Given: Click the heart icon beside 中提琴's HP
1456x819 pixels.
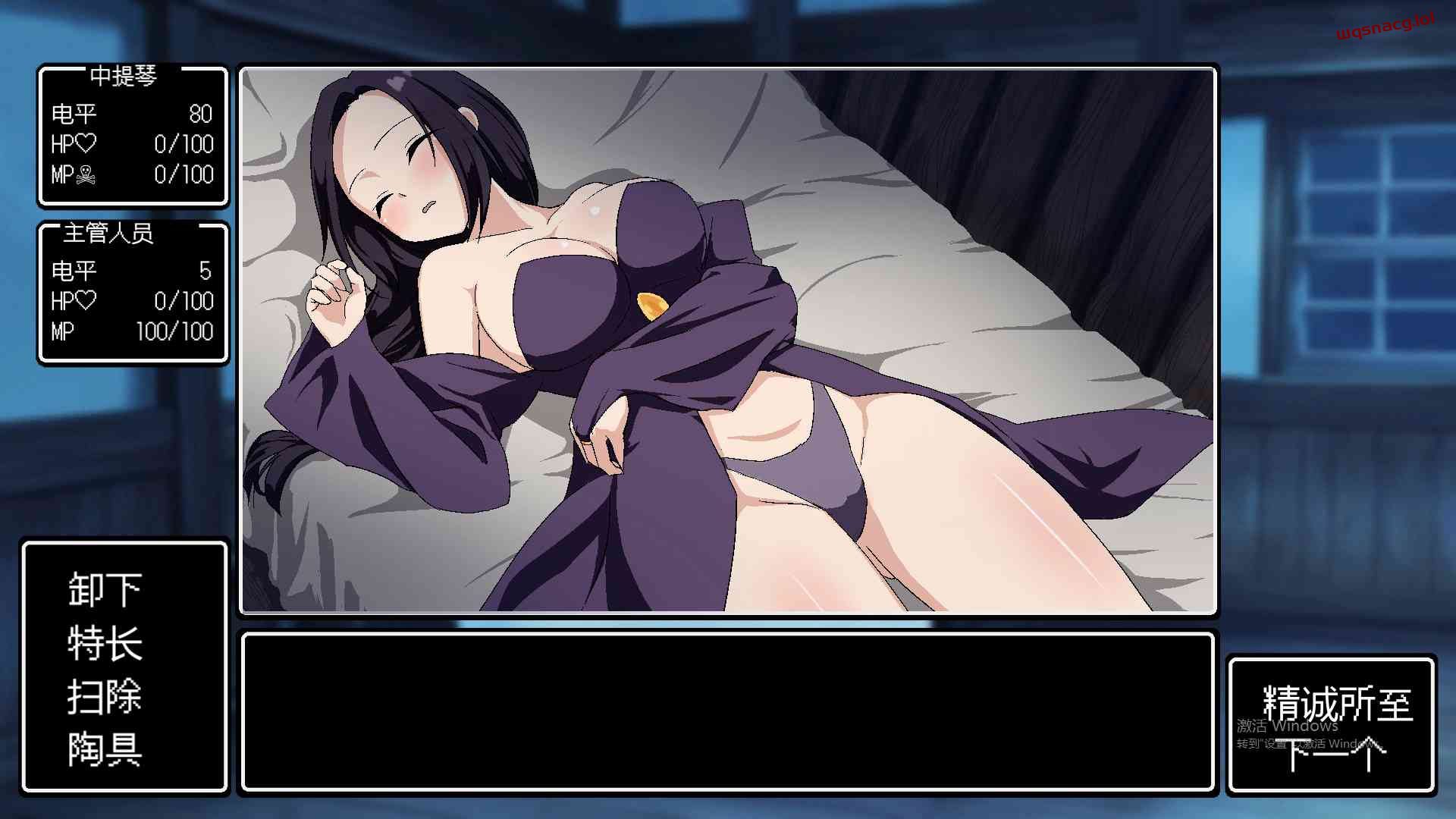Looking at the screenshot, I should coord(86,144).
